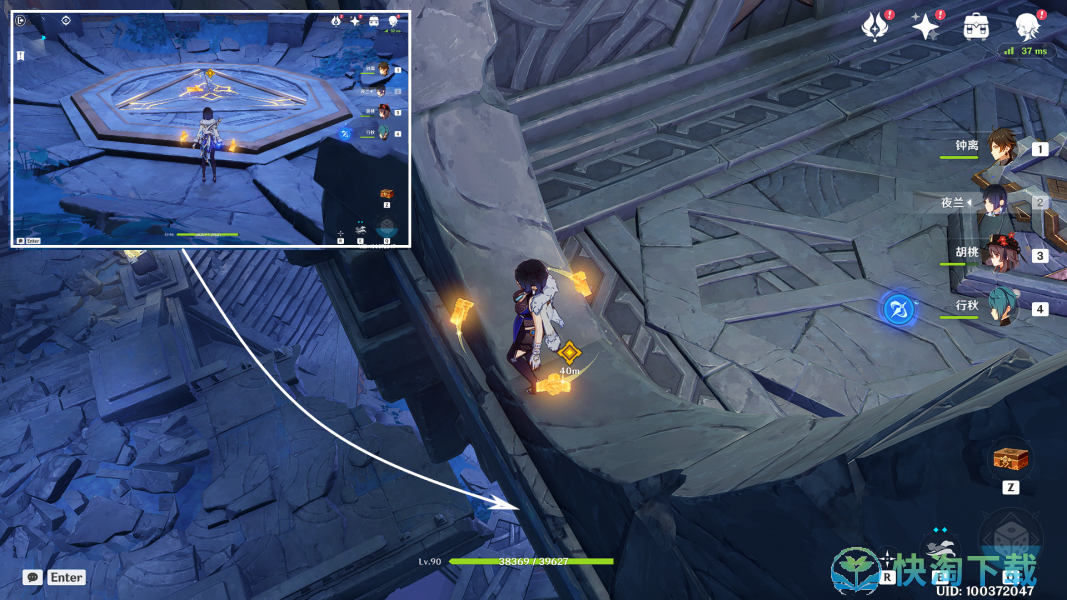Open the Wish four-pointed star icon

point(925,27)
